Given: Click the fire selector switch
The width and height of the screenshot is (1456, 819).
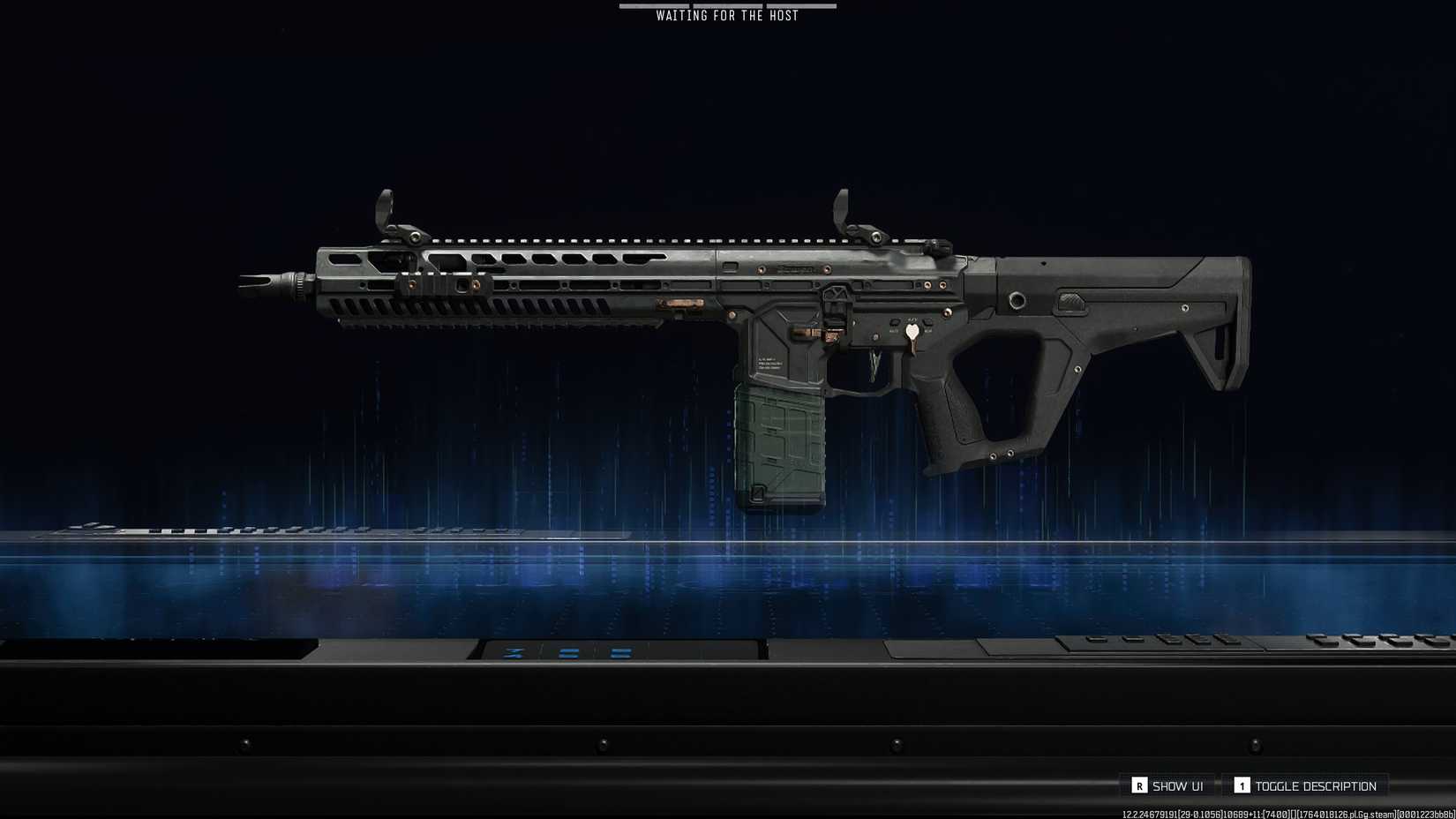Looking at the screenshot, I should coord(894,324).
